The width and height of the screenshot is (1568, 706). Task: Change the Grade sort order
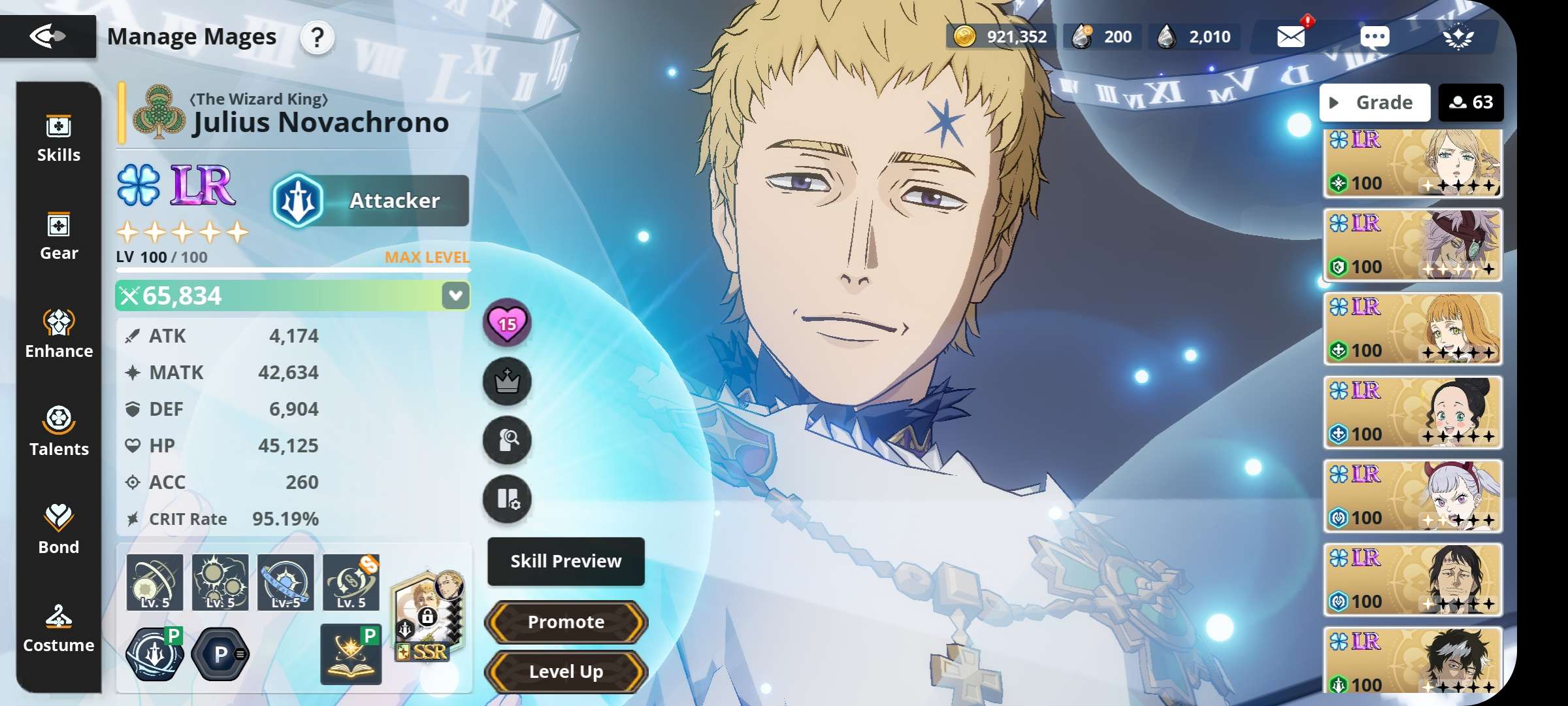coord(1375,103)
